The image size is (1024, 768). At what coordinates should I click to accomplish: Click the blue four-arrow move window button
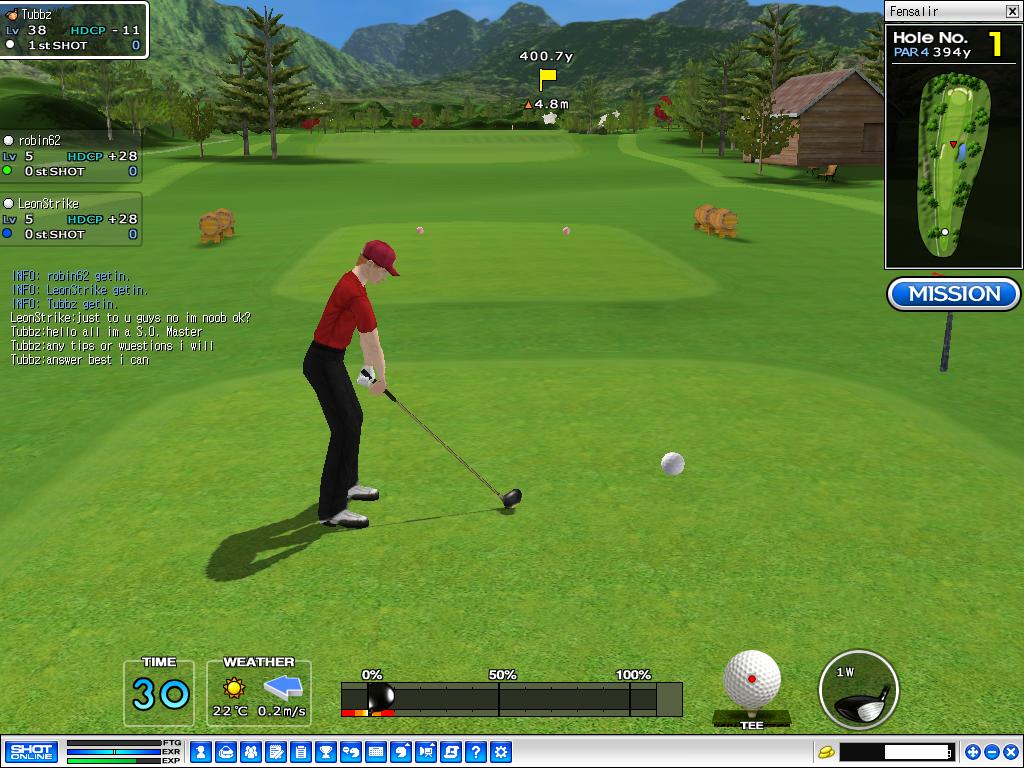(973, 752)
